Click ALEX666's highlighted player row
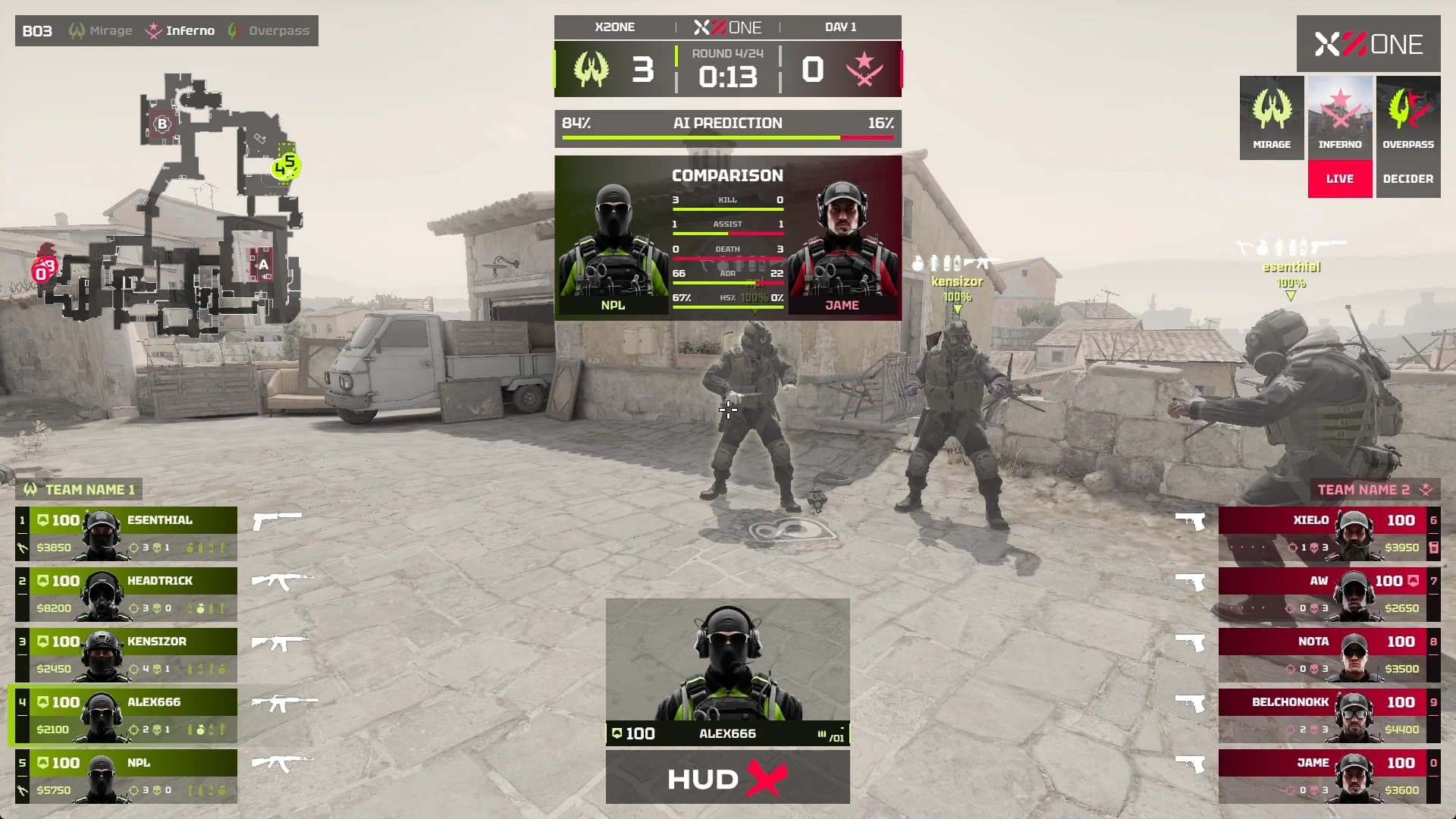1456x819 pixels. click(x=126, y=715)
